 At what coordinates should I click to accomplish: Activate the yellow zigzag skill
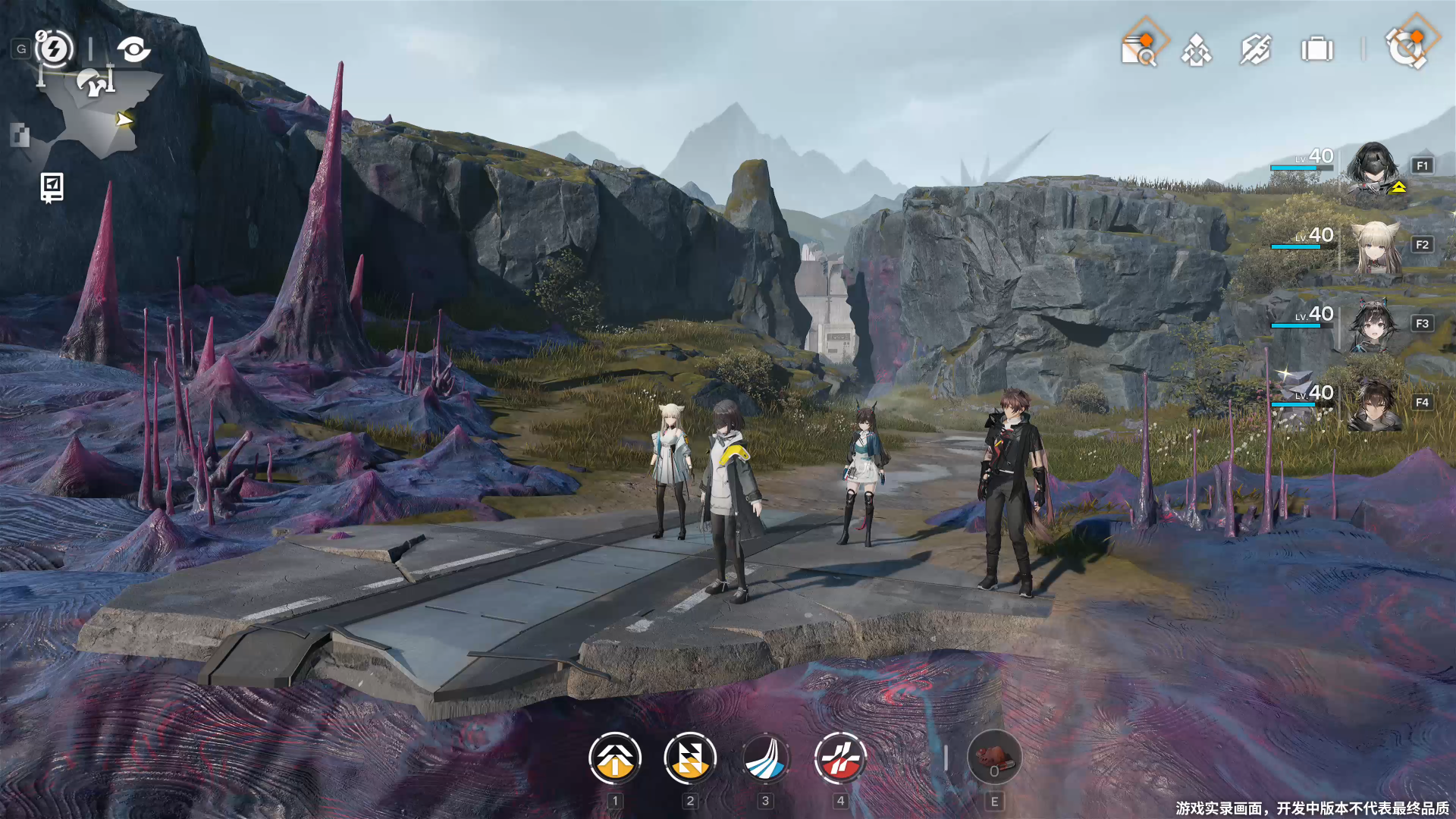690,758
